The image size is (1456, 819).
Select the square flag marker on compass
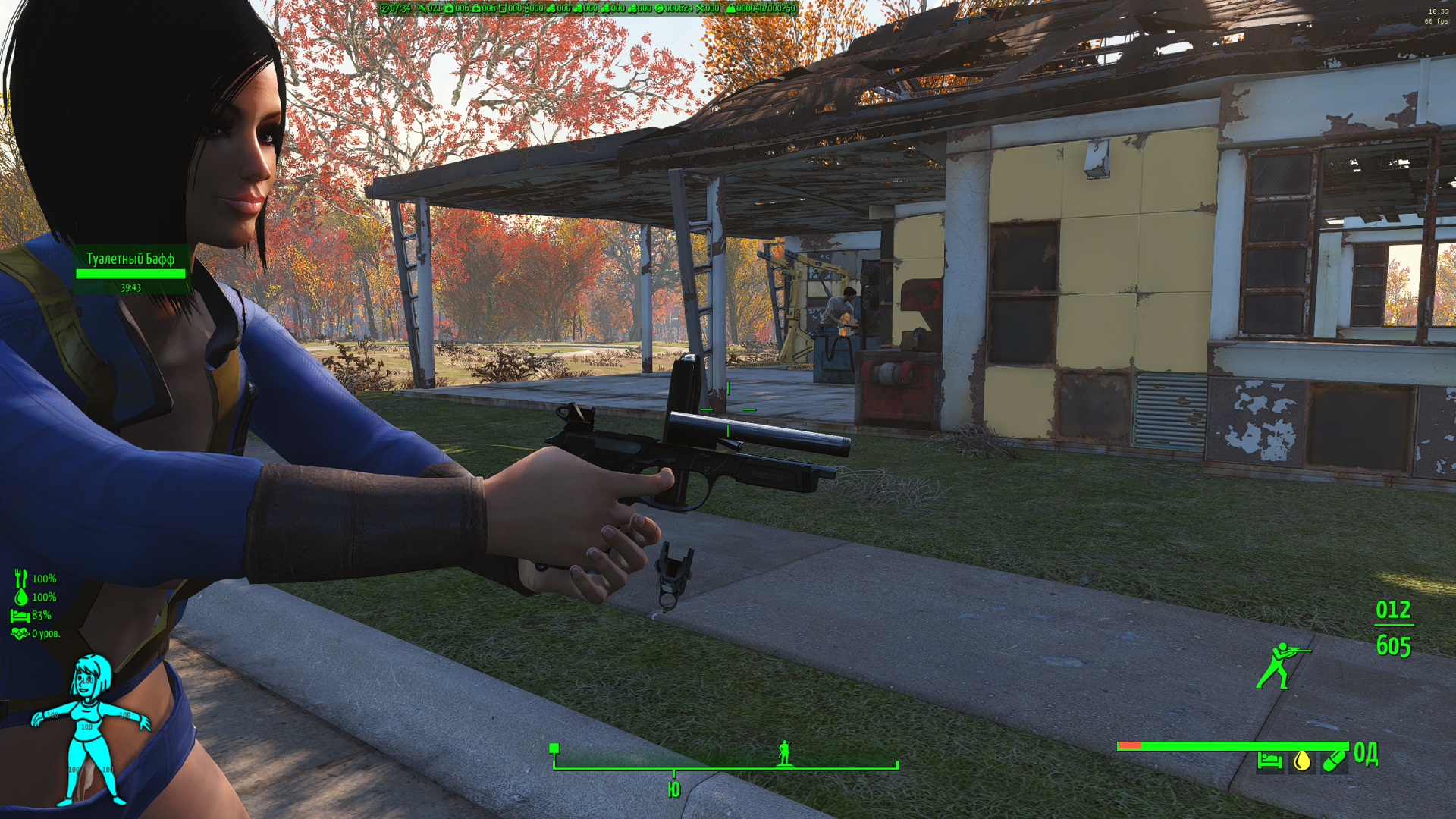point(554,748)
